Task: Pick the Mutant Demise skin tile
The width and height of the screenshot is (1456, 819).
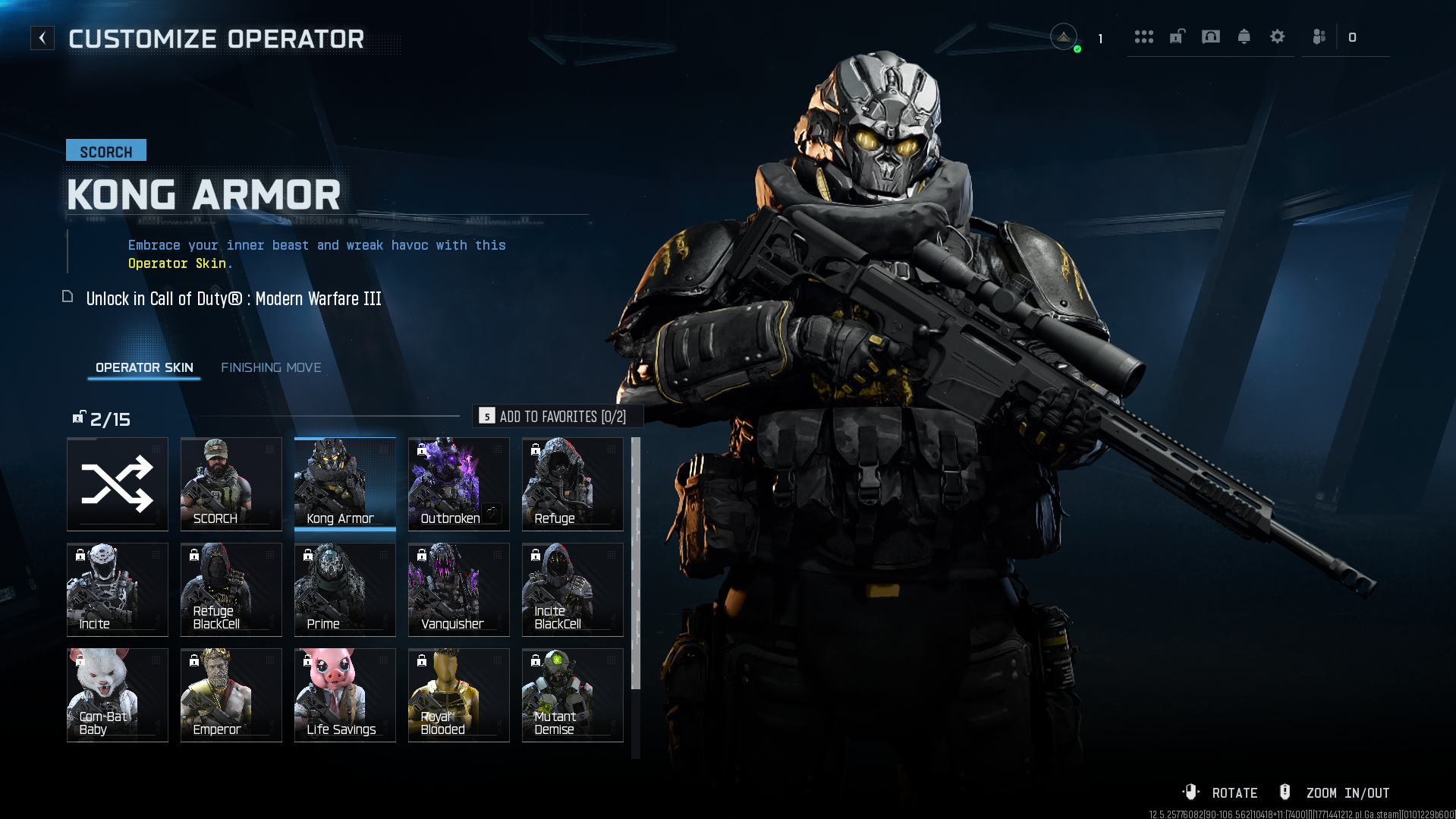Action: click(573, 695)
